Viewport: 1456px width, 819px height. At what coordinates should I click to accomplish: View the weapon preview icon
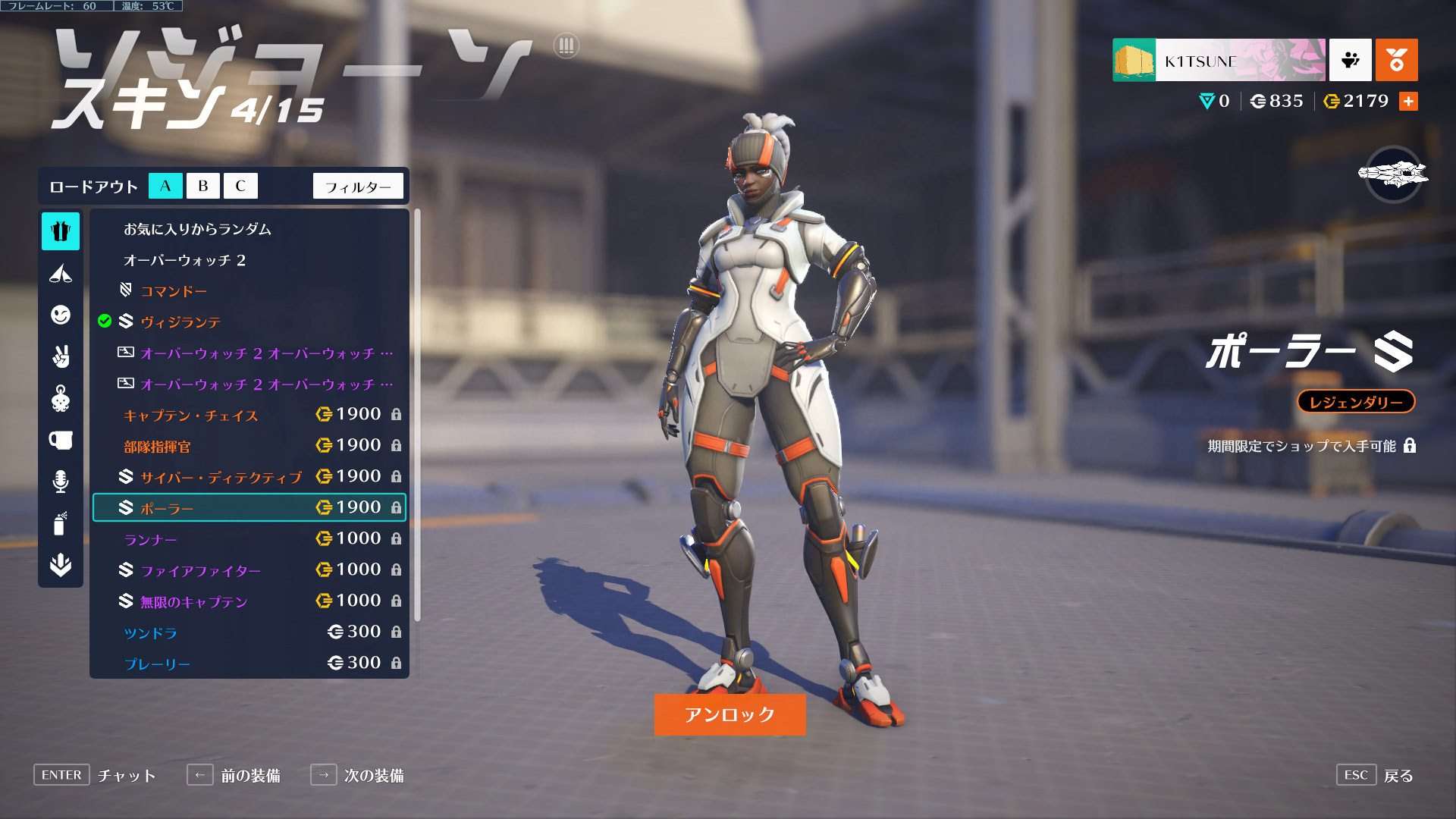point(1393,174)
